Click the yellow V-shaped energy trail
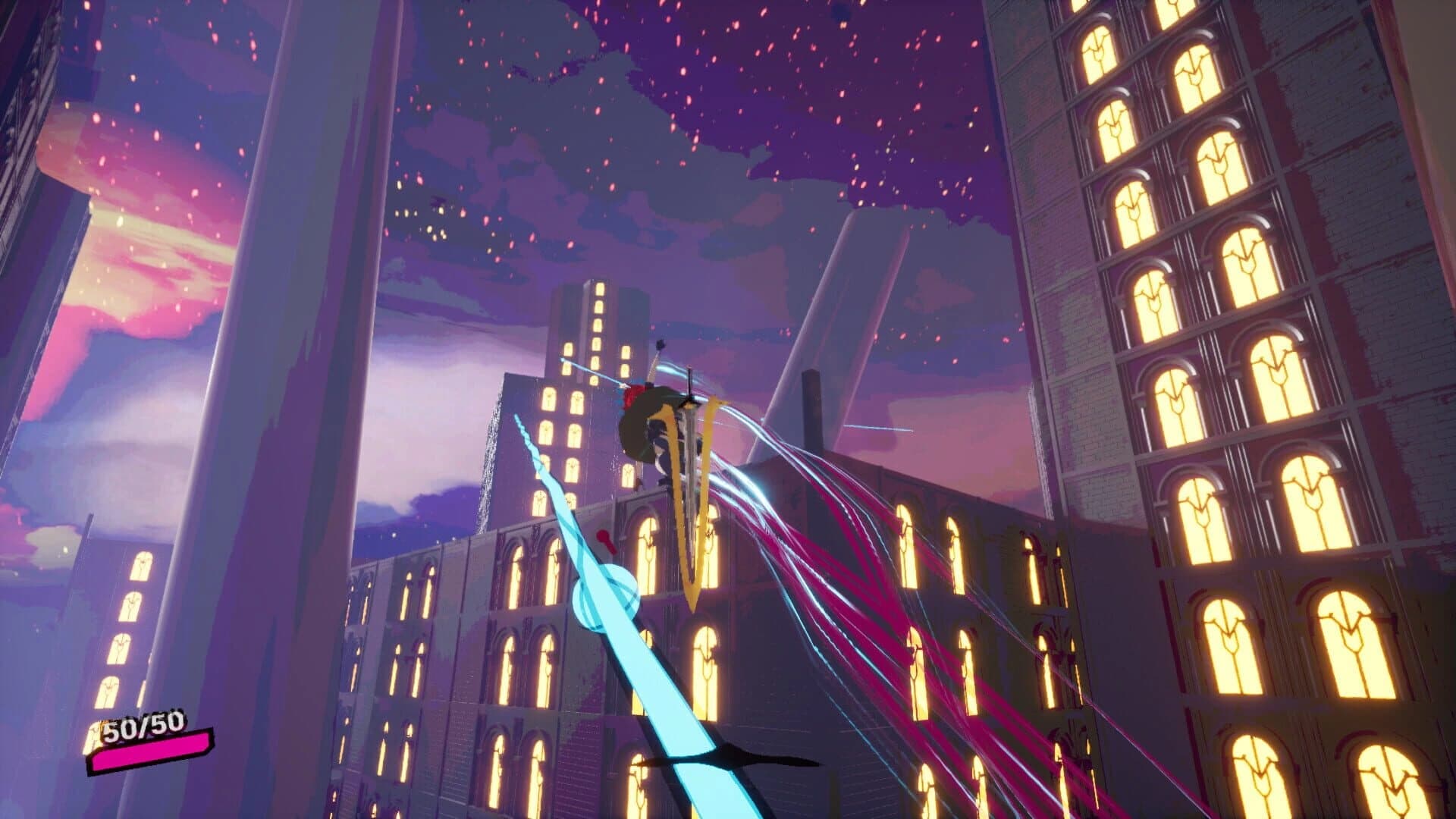1456x819 pixels. click(x=694, y=561)
